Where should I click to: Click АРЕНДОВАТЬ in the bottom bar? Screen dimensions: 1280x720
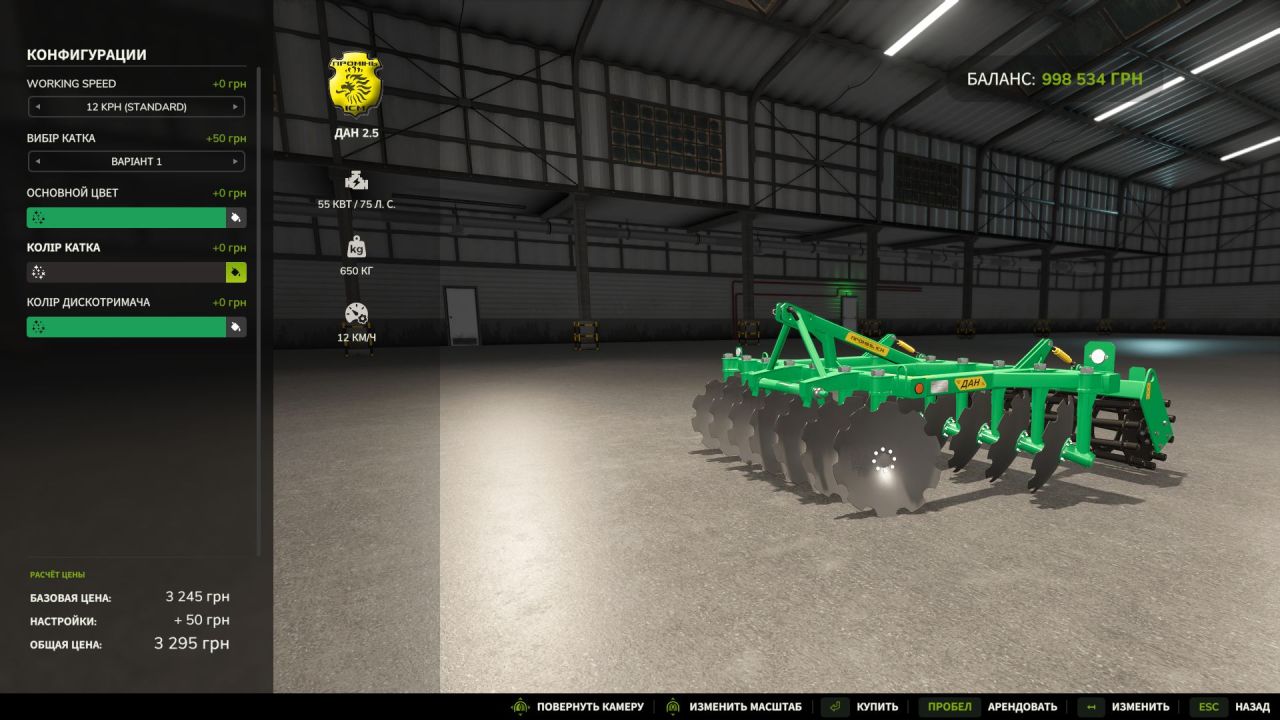[1022, 705]
